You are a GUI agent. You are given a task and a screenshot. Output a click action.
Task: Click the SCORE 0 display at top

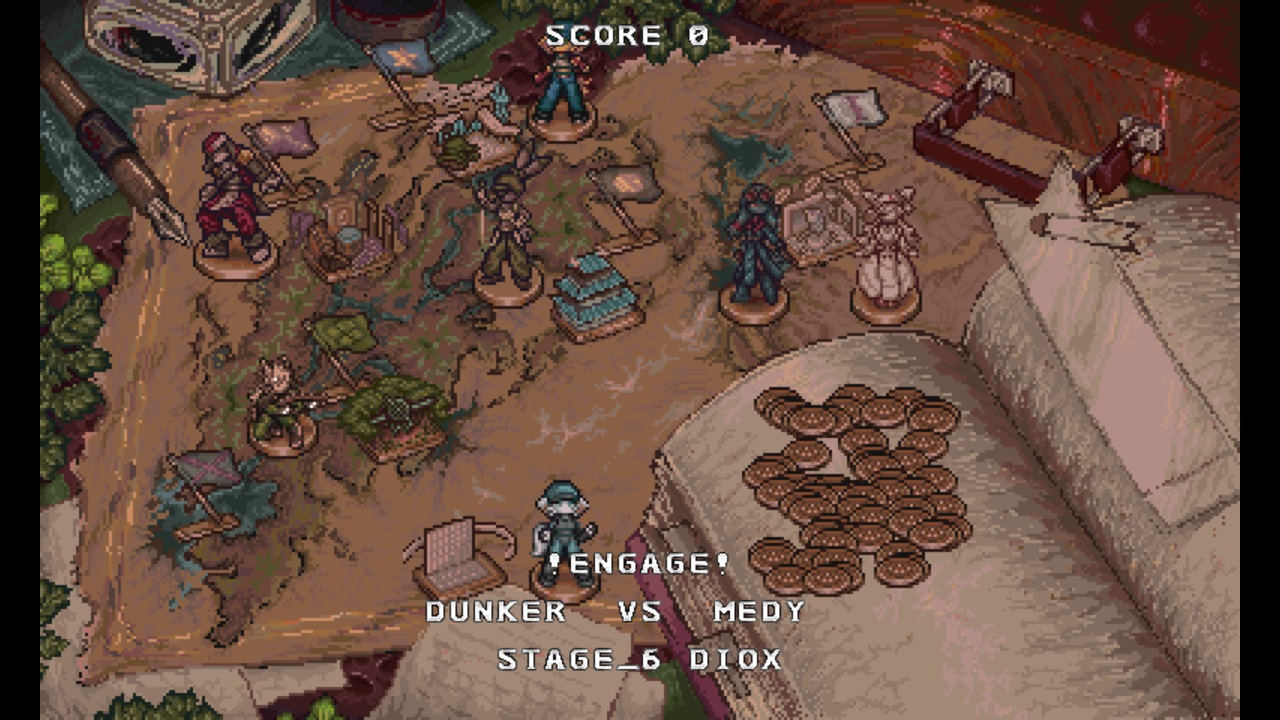(622, 37)
